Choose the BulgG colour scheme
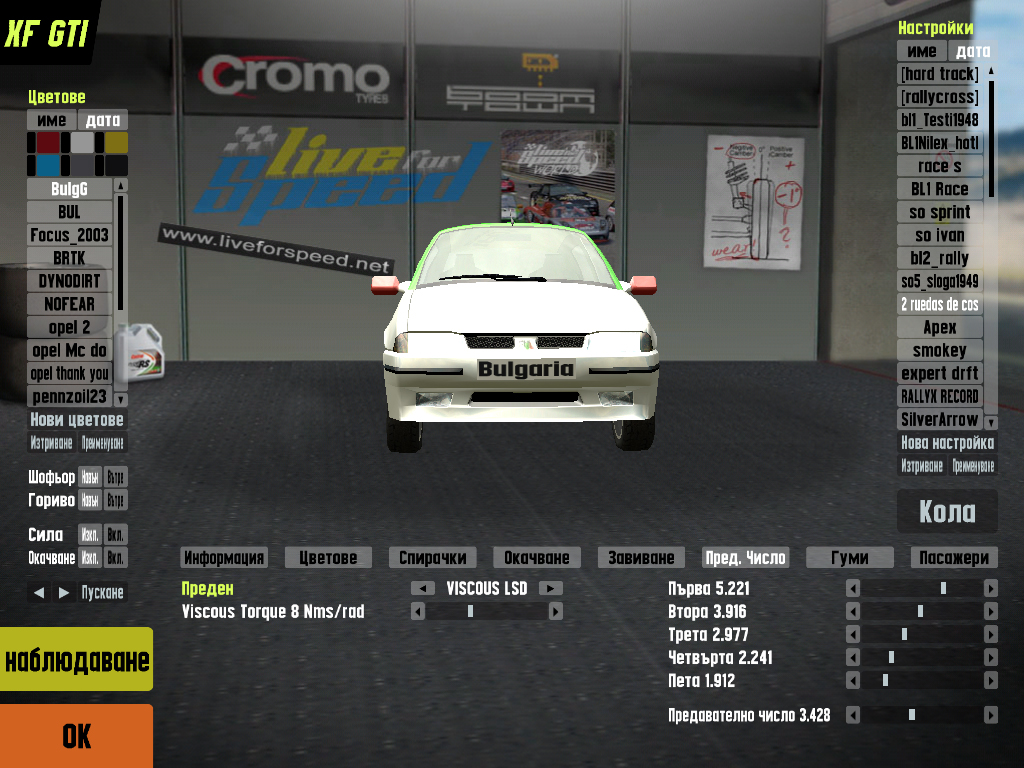Image resolution: width=1024 pixels, height=768 pixels. (69, 189)
